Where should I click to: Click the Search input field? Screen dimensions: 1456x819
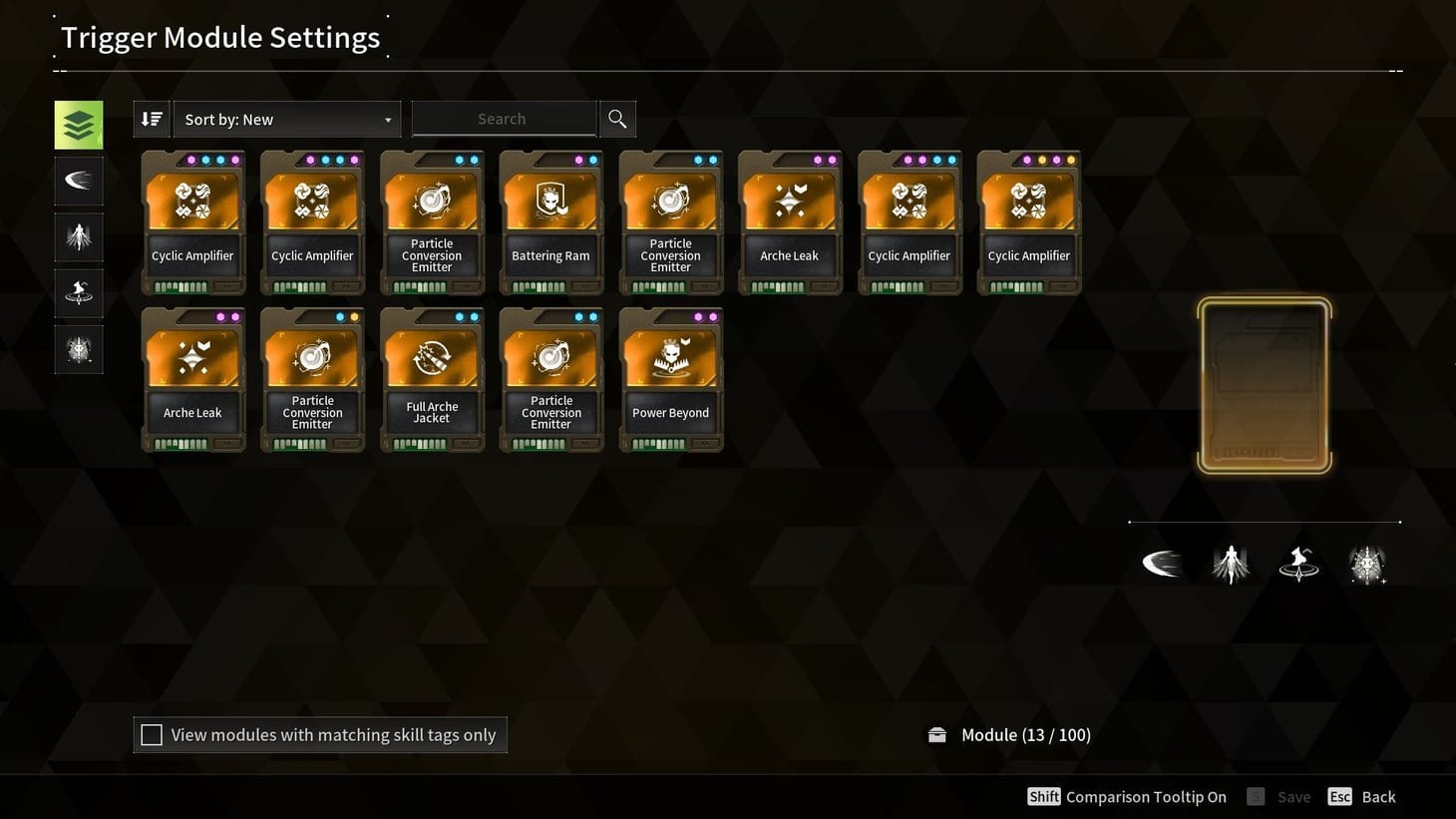point(503,118)
